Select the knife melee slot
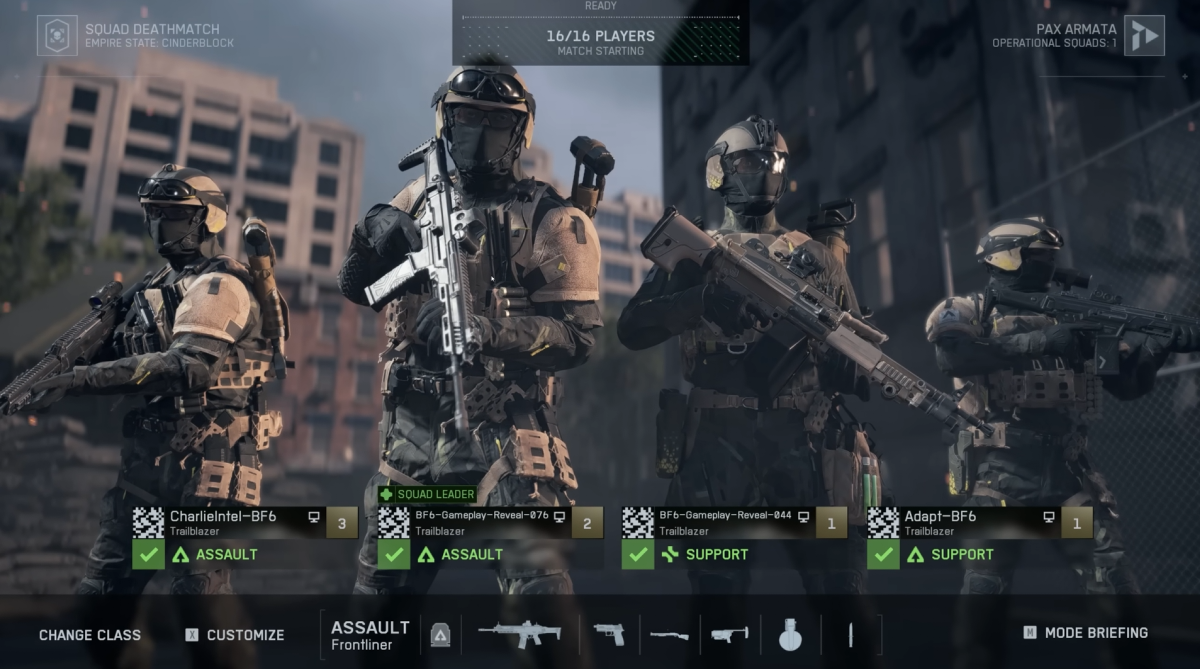Viewport: 1200px width, 669px height. click(x=850, y=634)
